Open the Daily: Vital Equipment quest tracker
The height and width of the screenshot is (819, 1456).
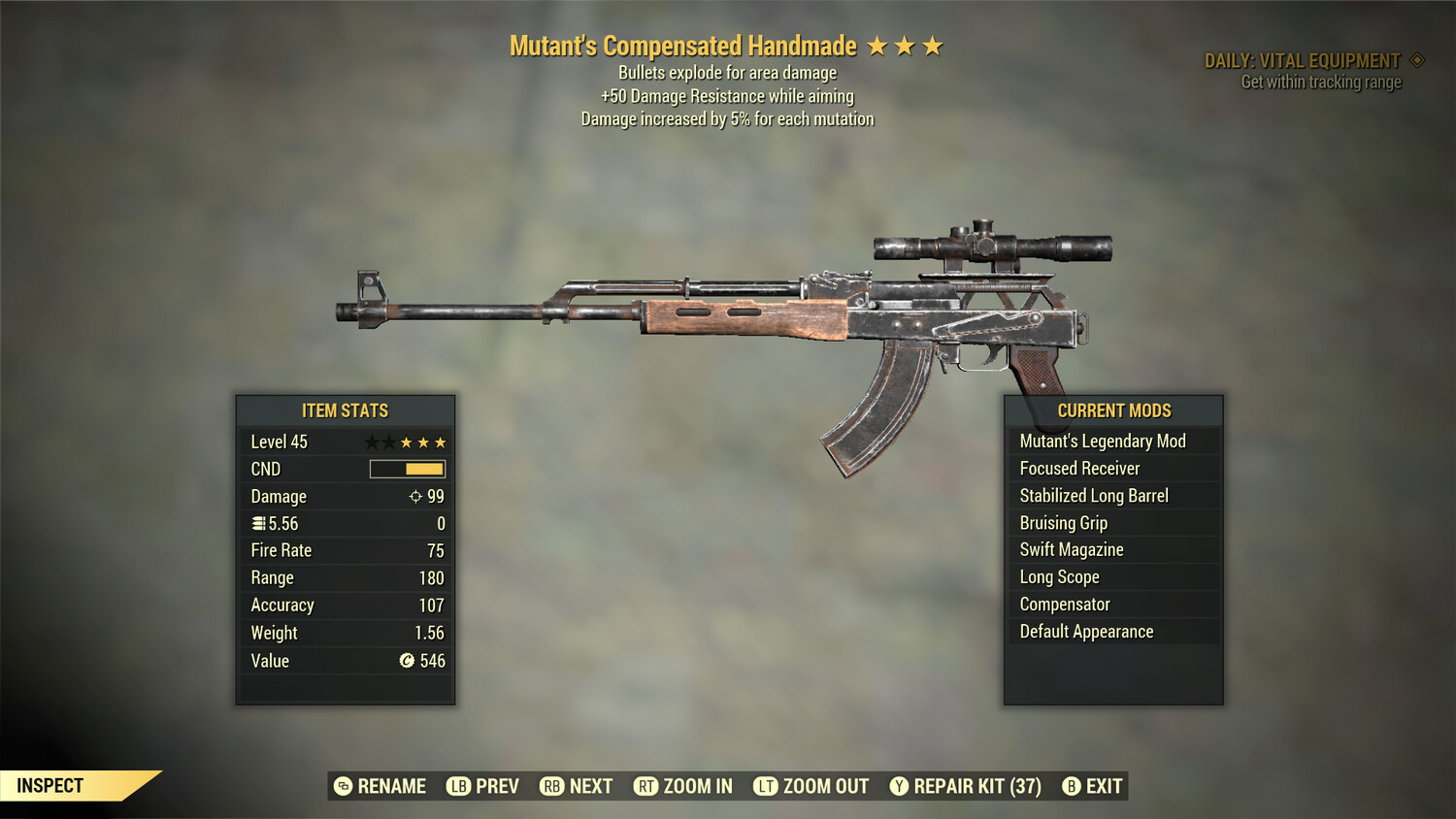[1303, 61]
